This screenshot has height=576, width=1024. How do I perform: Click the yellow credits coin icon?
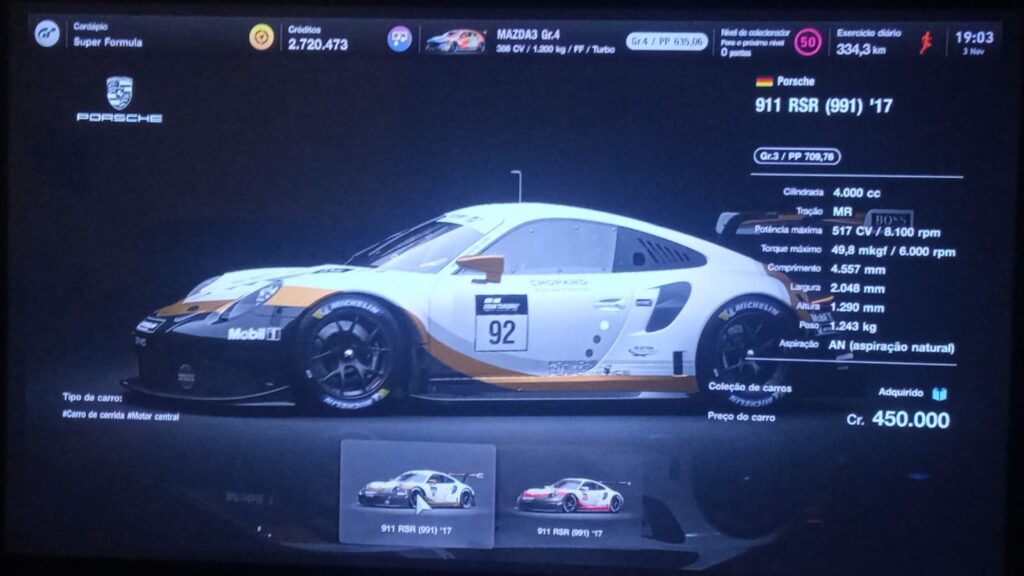pyautogui.click(x=262, y=38)
